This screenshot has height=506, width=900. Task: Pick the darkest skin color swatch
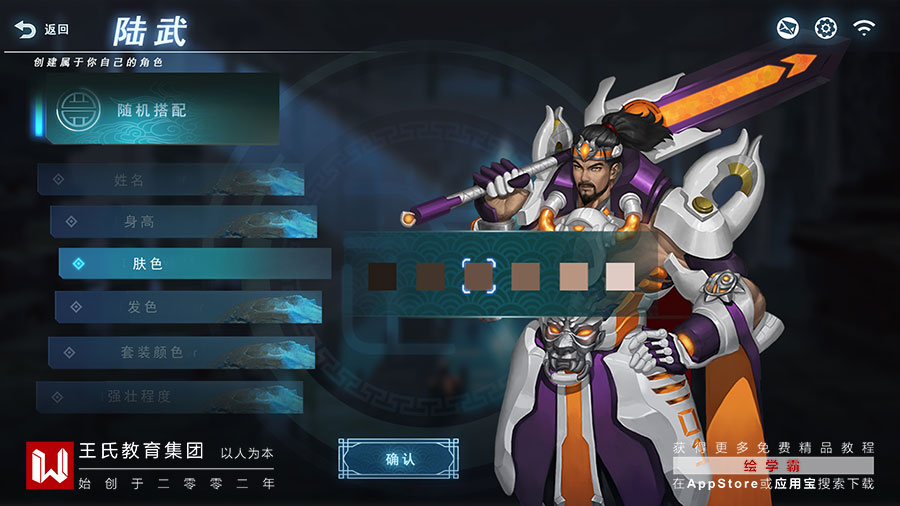click(382, 276)
